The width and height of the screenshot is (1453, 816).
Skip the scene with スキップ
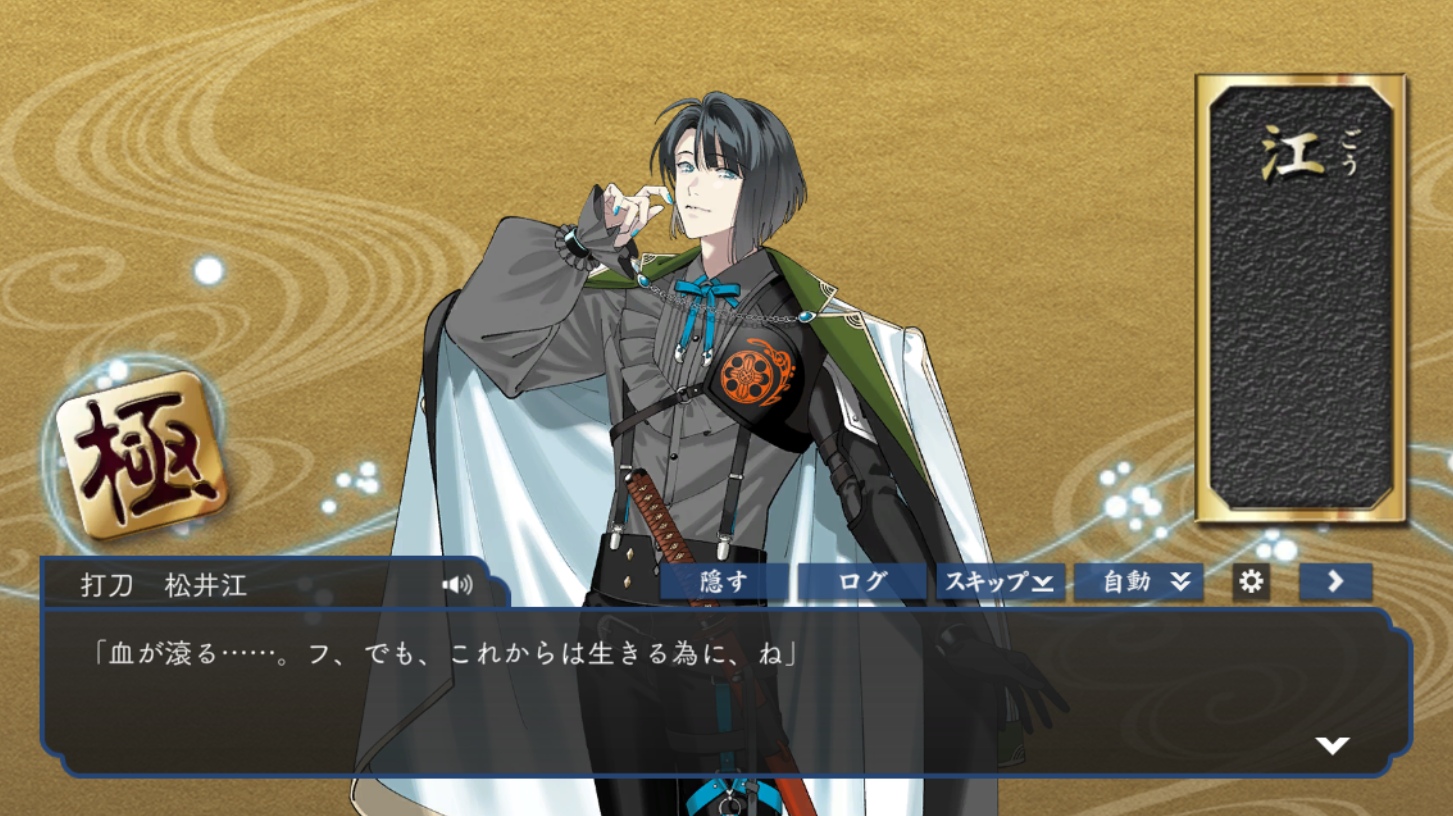[x=1000, y=582]
